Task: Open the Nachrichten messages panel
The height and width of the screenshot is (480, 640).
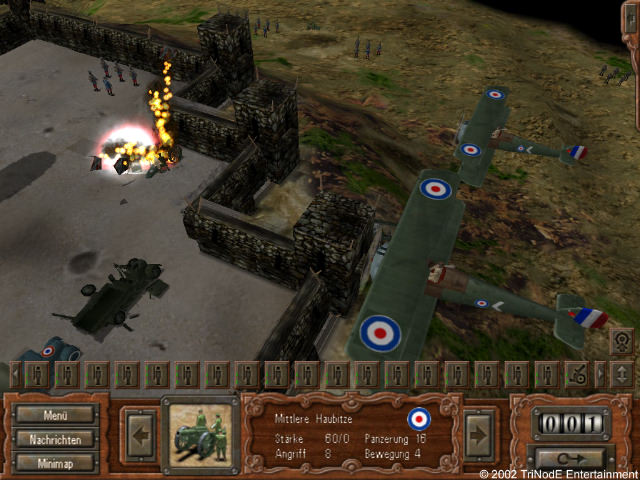Action: (x=55, y=439)
